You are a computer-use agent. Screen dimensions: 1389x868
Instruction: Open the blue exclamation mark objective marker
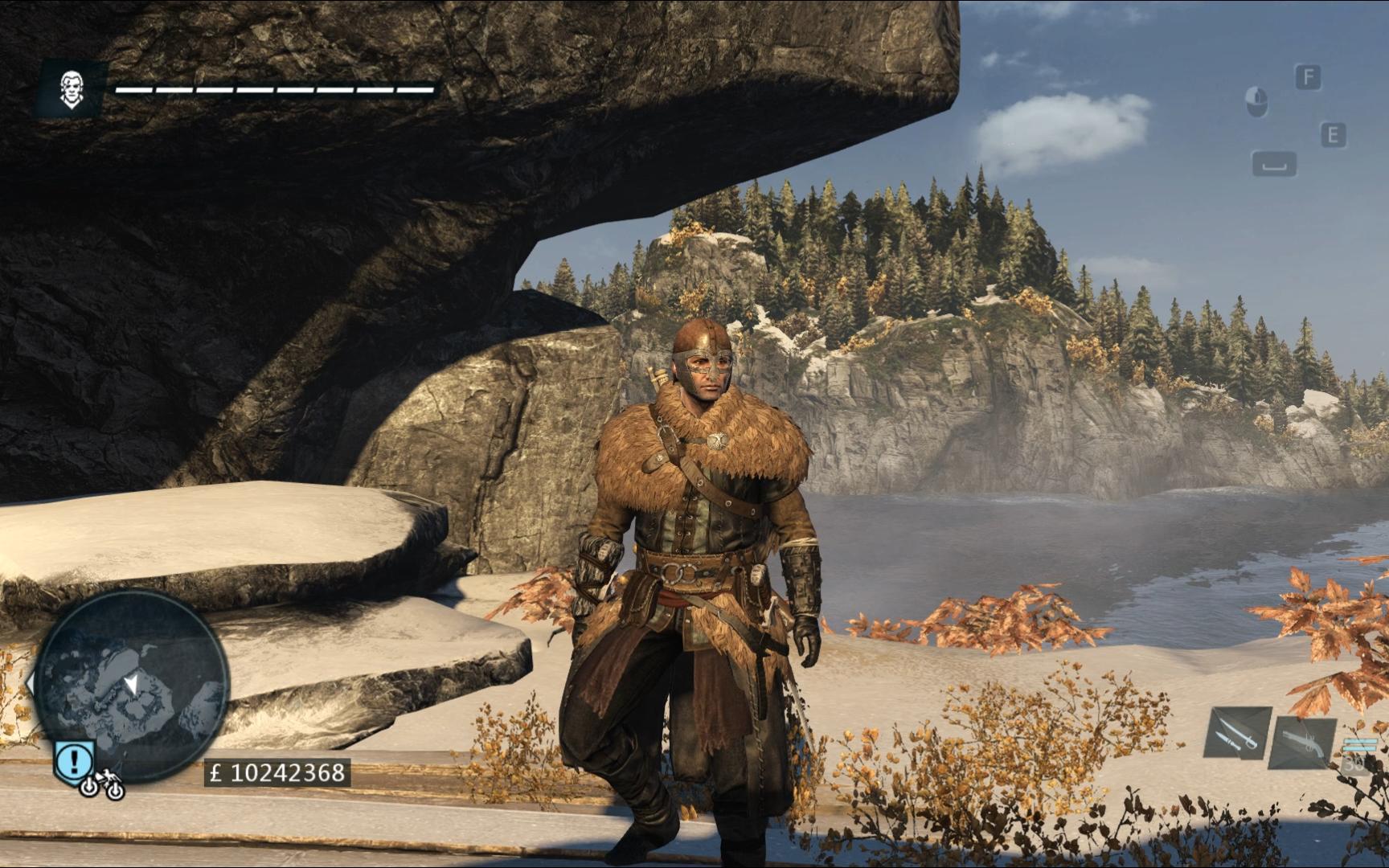coord(75,758)
